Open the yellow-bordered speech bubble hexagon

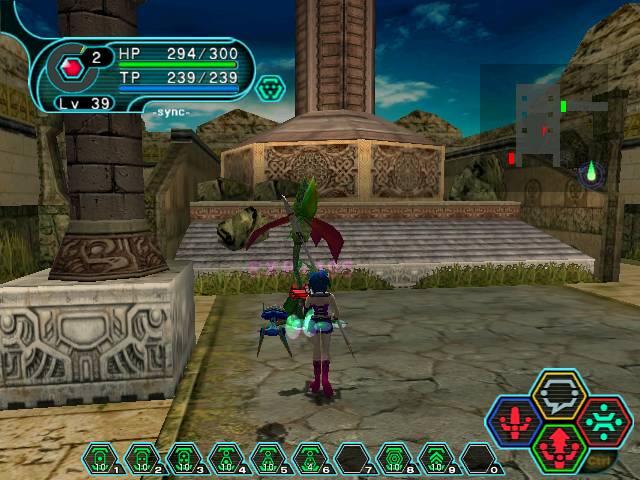click(x=559, y=397)
